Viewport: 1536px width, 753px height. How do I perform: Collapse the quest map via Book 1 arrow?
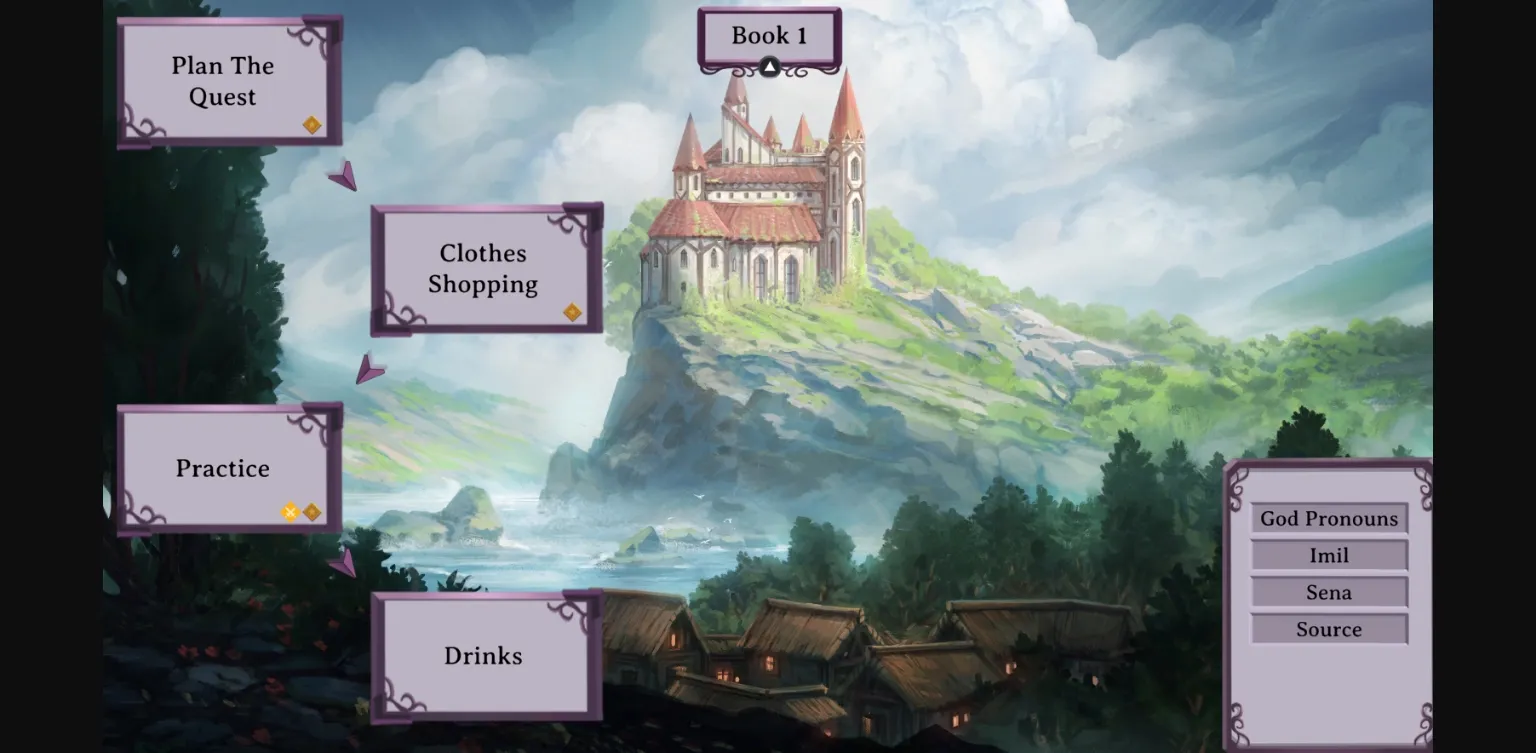(x=768, y=66)
